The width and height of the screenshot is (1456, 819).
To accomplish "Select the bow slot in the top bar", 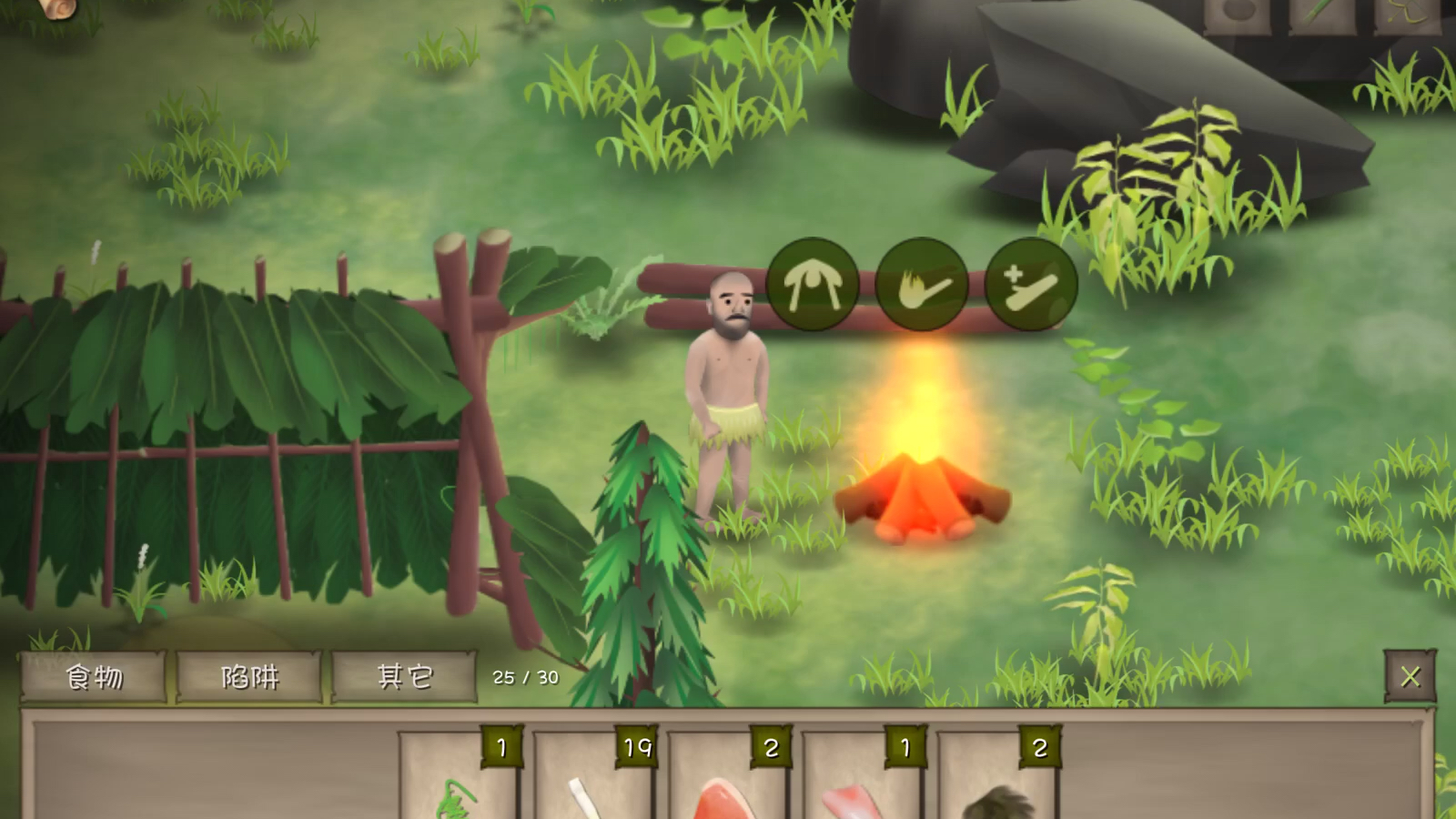I will 1406,15.
